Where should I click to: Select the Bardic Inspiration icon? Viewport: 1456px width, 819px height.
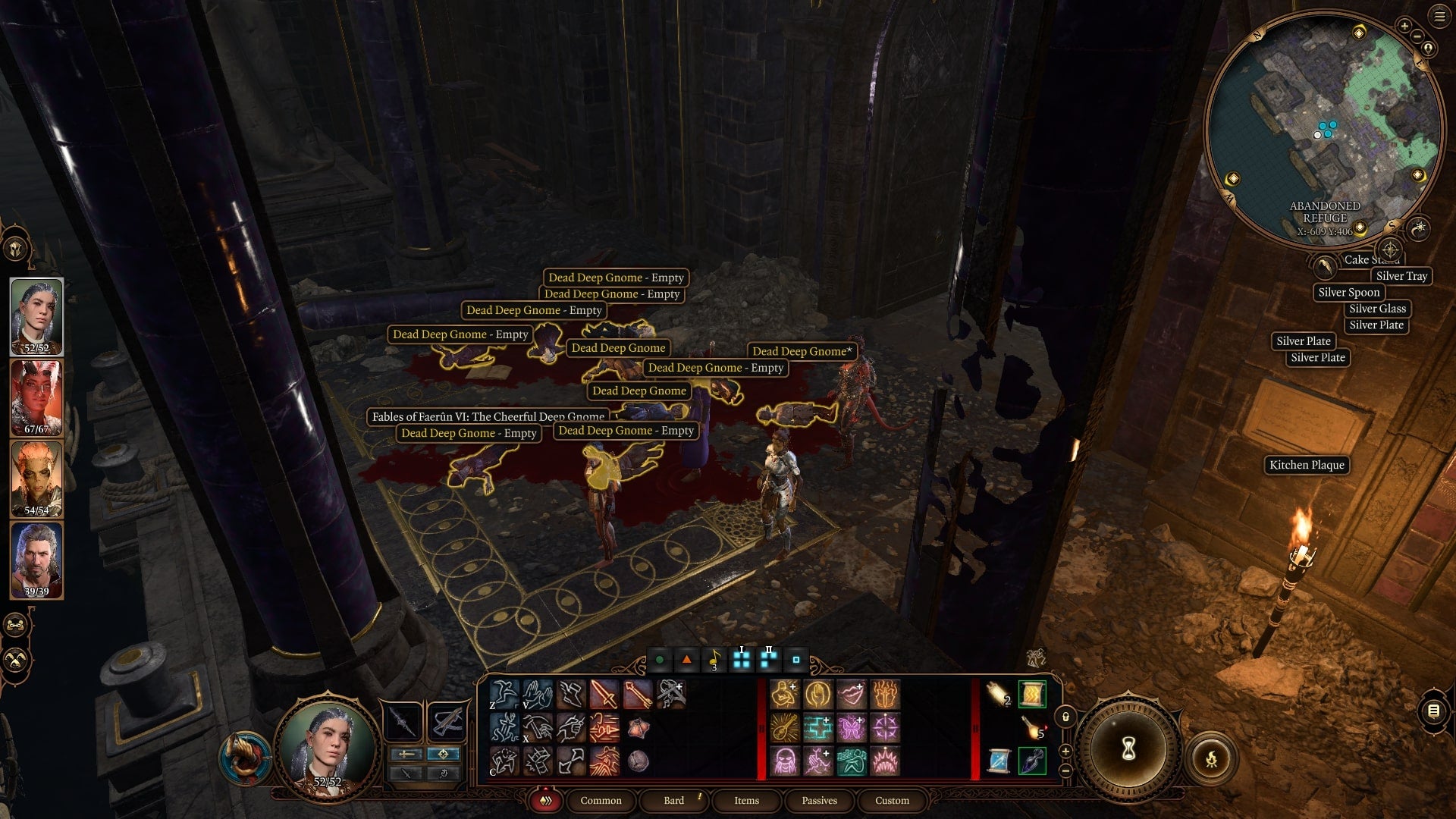coord(783,728)
